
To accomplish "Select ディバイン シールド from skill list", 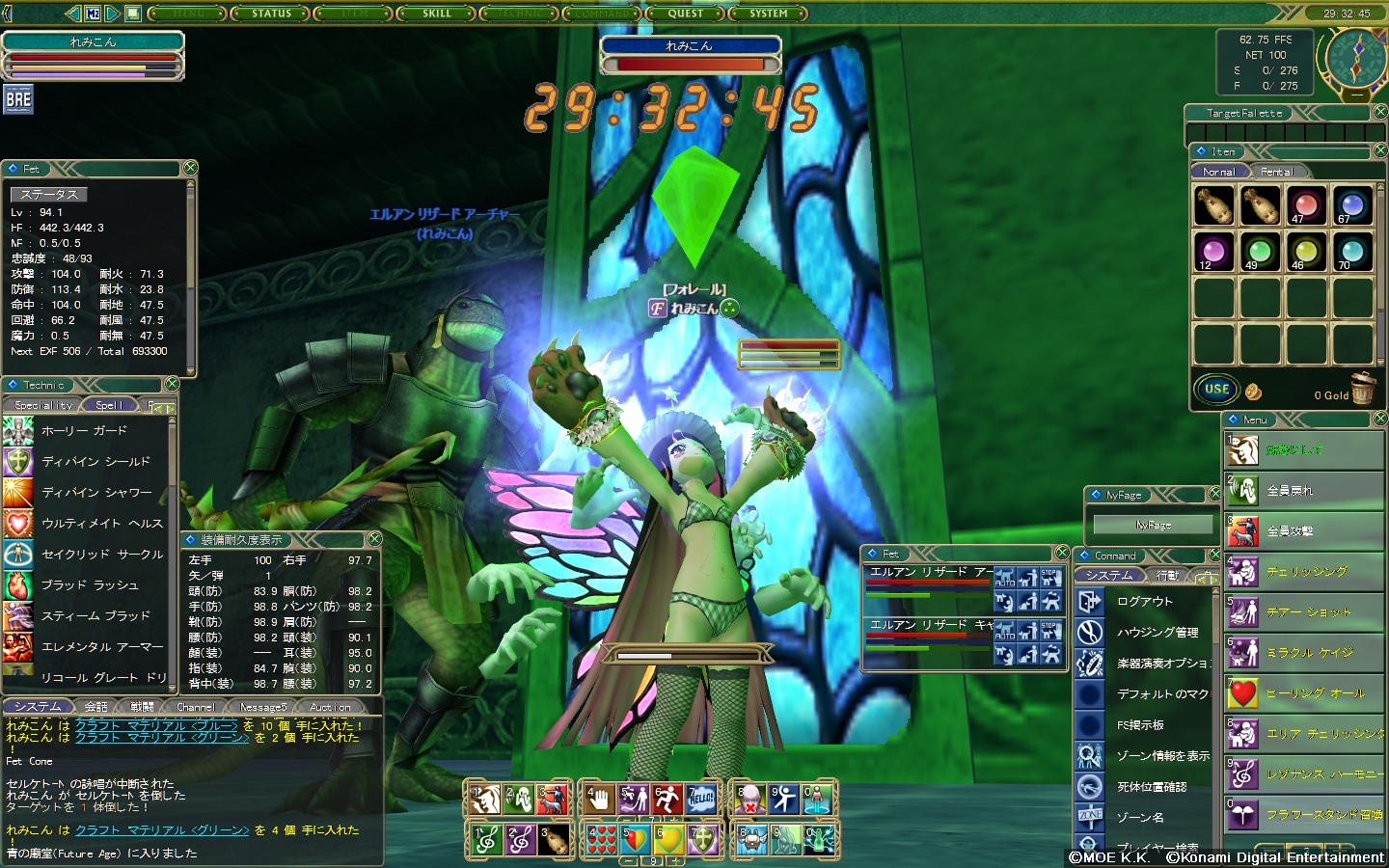I will coord(95,462).
